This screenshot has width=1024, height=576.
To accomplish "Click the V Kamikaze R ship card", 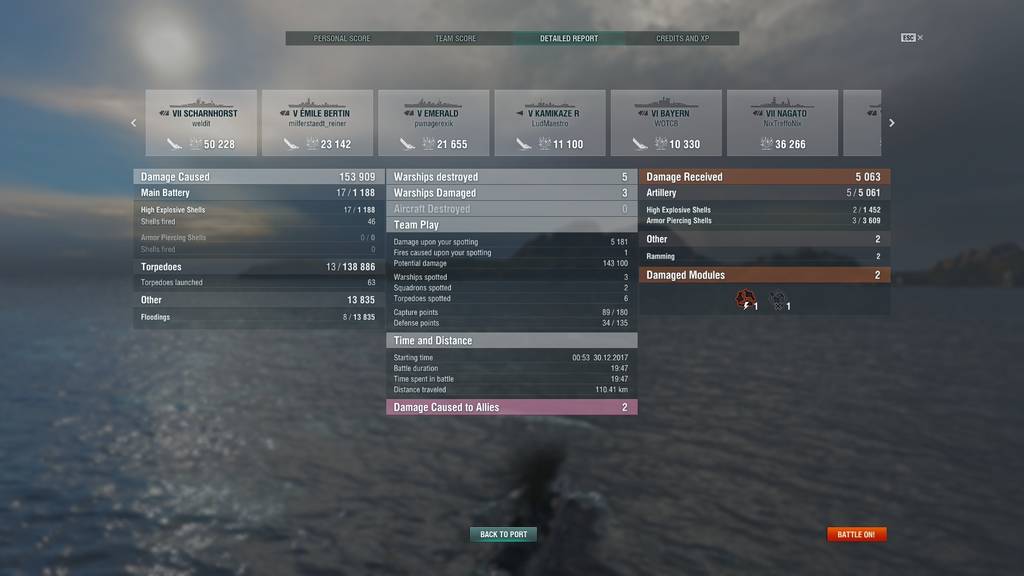I will pyautogui.click(x=550, y=123).
